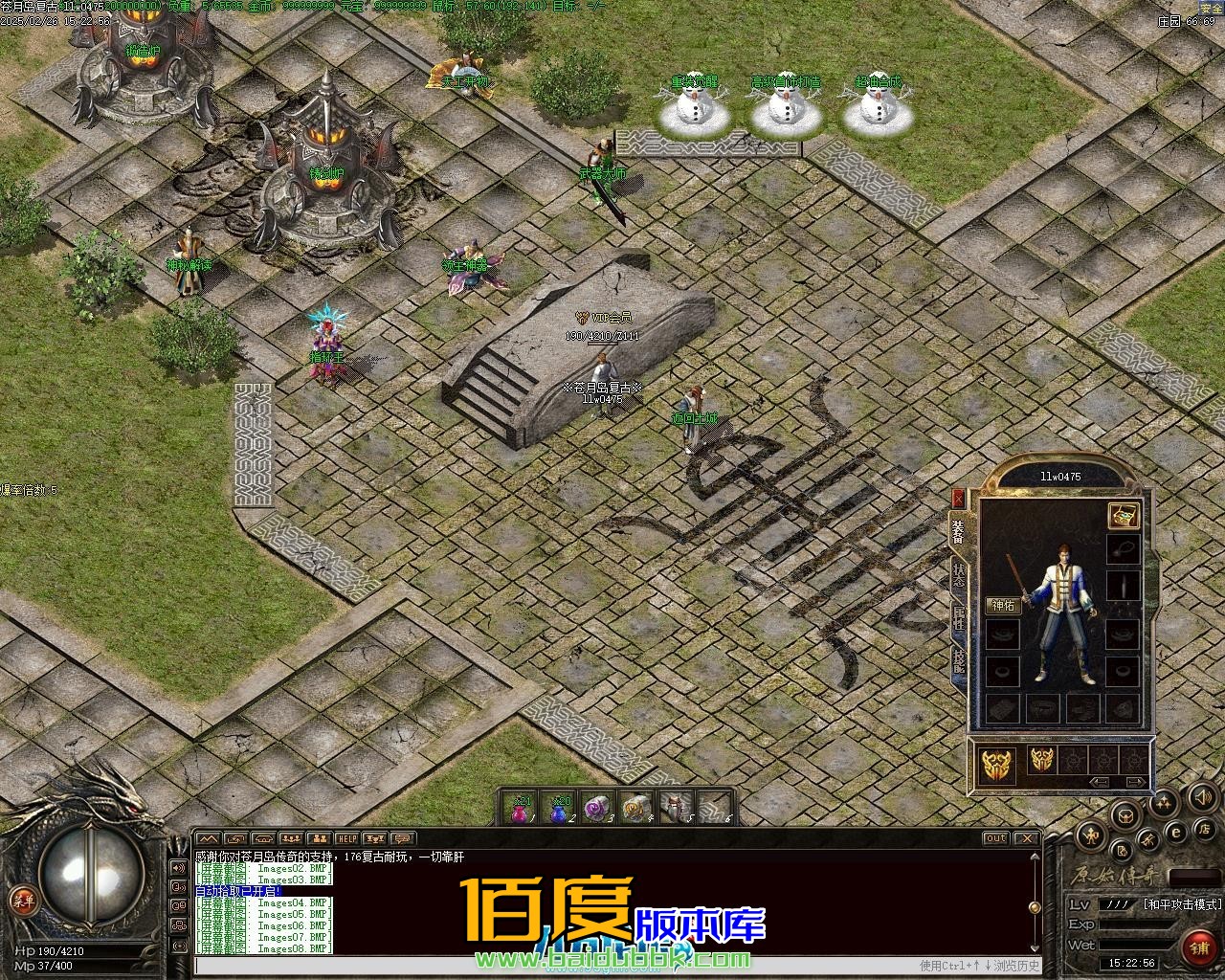
Task: Close the chat window with the X button
Action: (x=1029, y=839)
